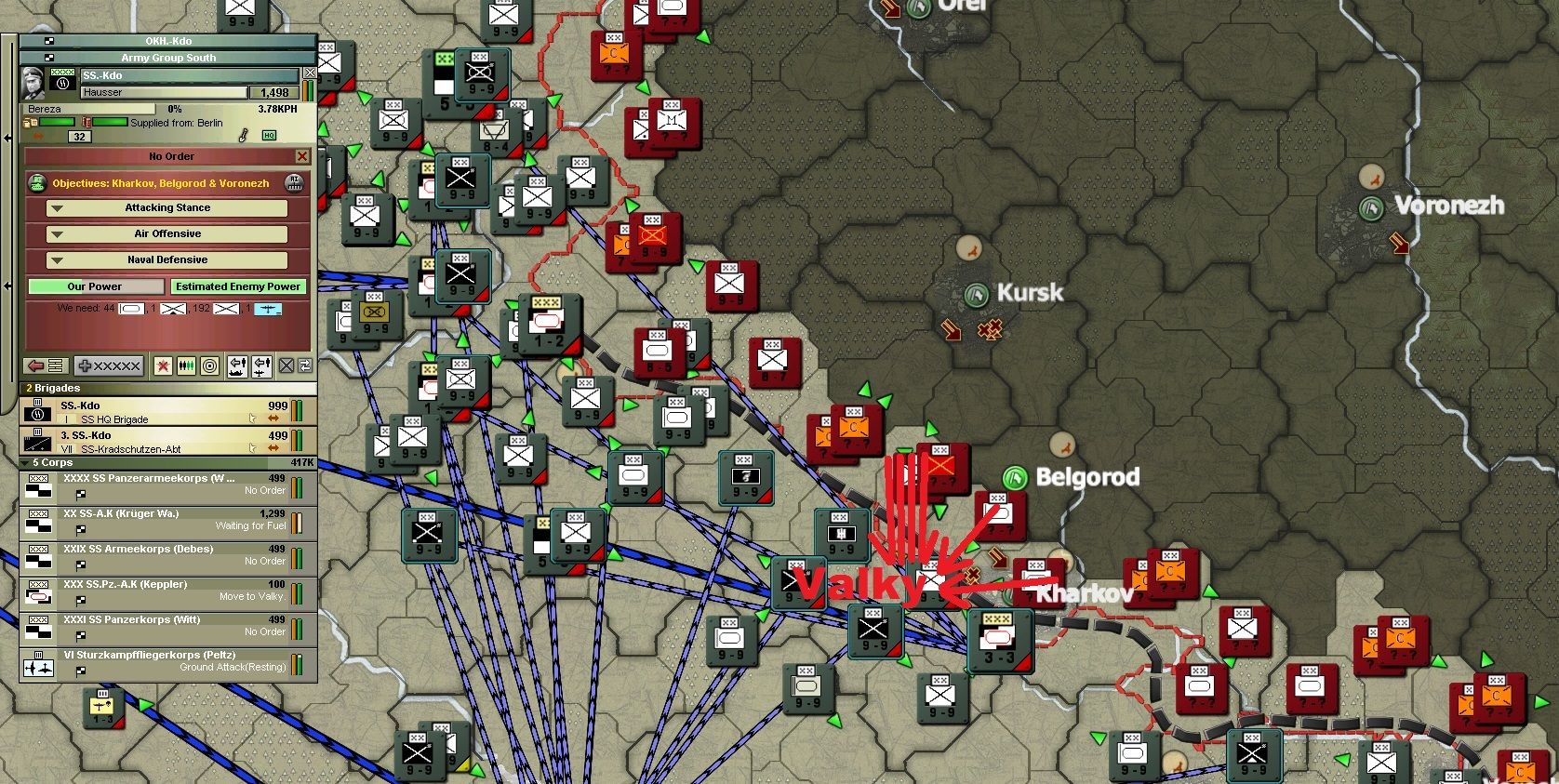
Task: Toggle the Estimated Enemy Power display
Action: pos(238,286)
